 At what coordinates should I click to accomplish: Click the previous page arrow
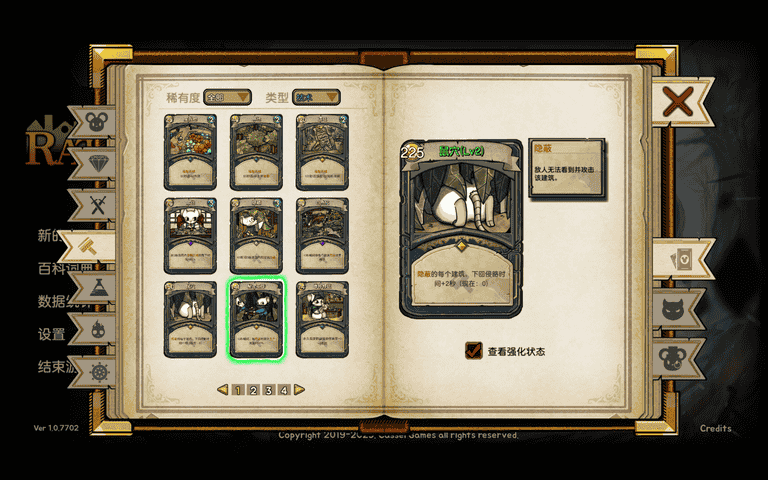pos(223,390)
